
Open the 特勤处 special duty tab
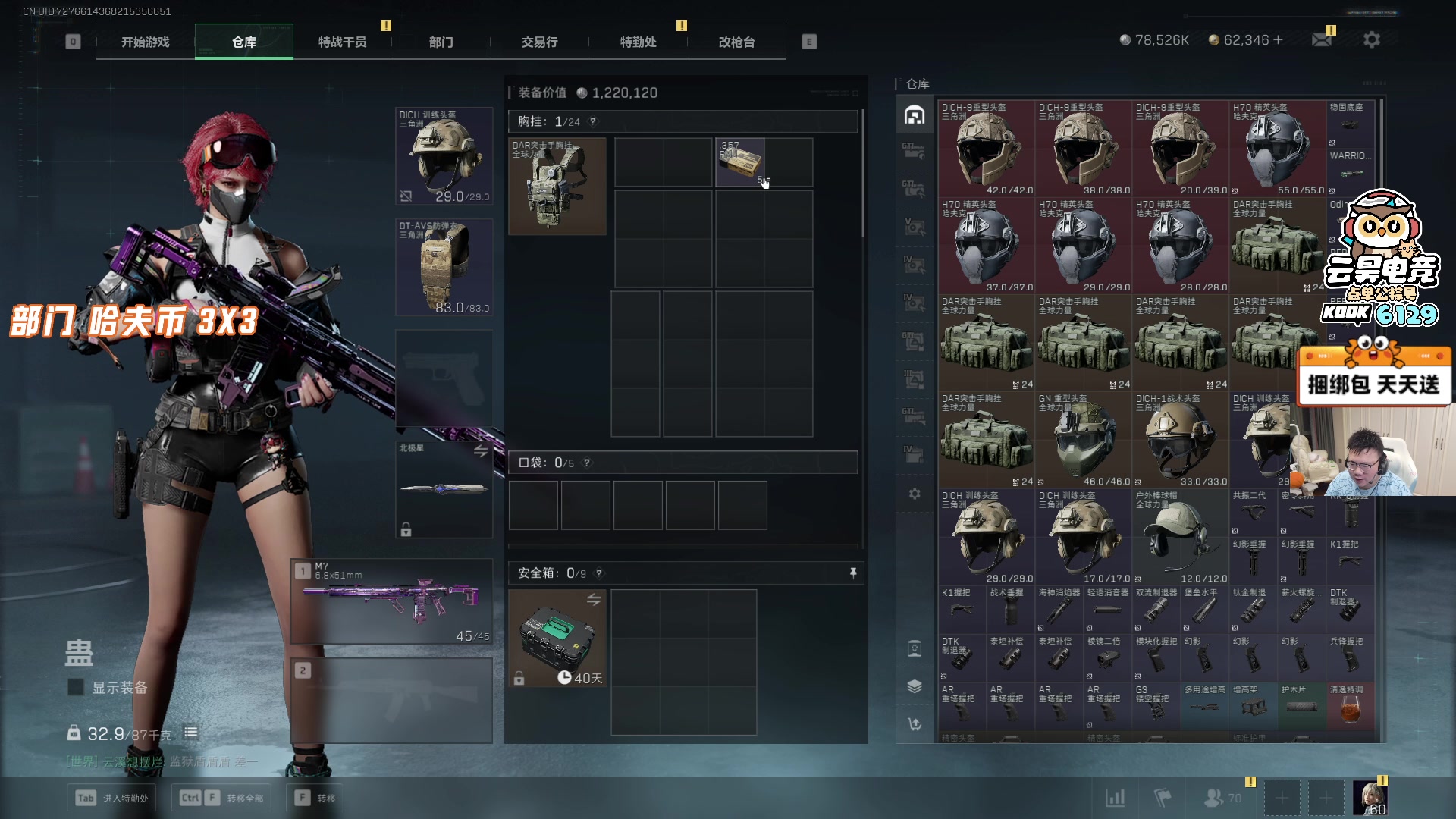point(638,42)
